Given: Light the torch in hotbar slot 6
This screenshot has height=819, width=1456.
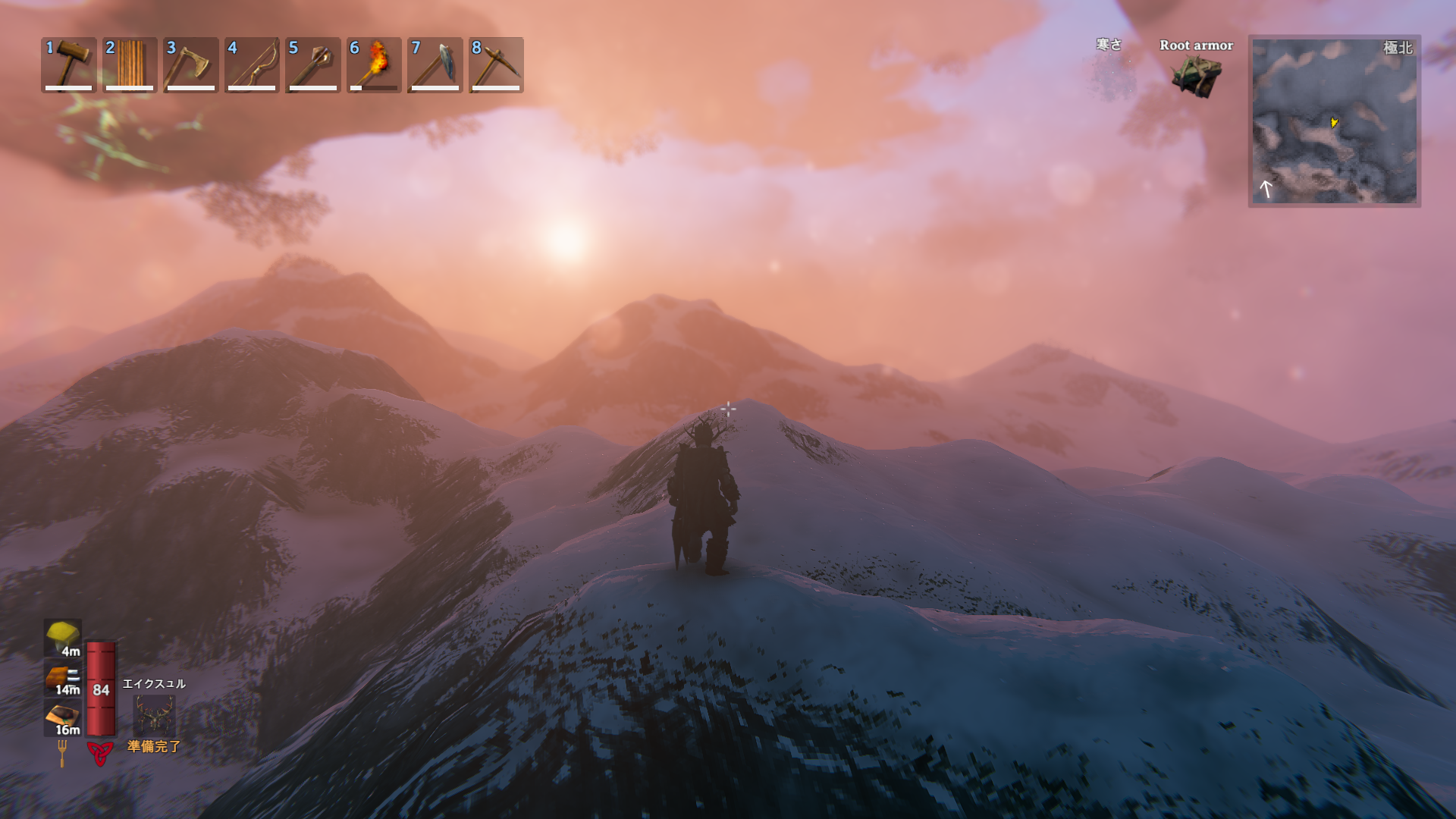Looking at the screenshot, I should pos(374,64).
